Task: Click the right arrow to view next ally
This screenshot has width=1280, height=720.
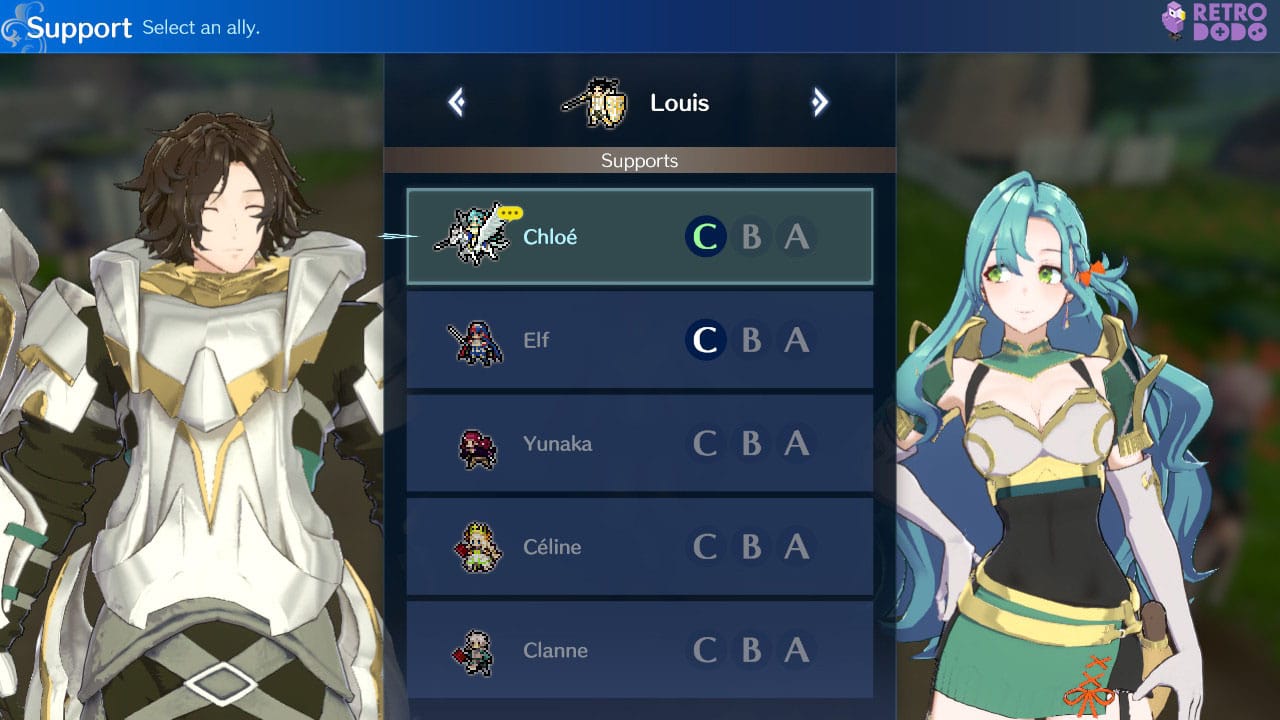Action: (x=820, y=101)
